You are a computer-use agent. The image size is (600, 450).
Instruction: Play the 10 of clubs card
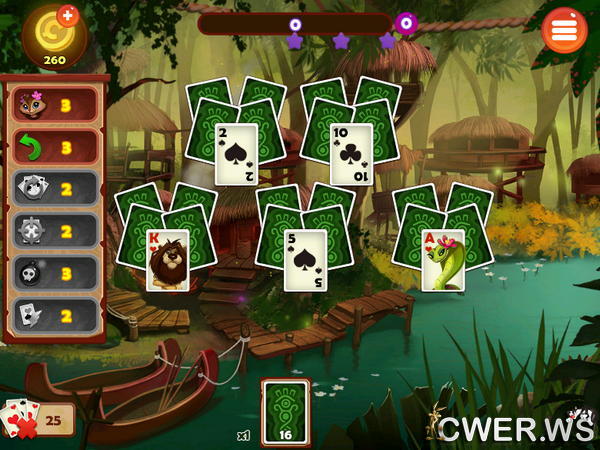click(351, 154)
